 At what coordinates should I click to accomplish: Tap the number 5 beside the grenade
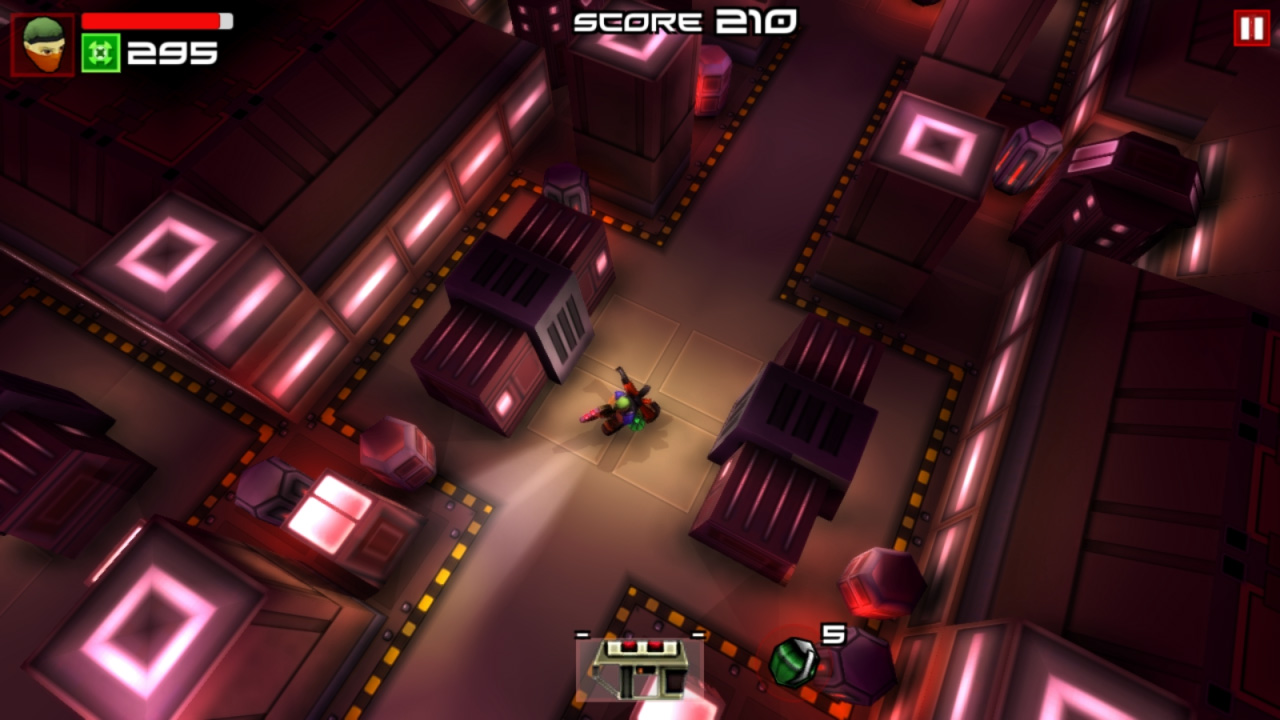pyautogui.click(x=834, y=632)
